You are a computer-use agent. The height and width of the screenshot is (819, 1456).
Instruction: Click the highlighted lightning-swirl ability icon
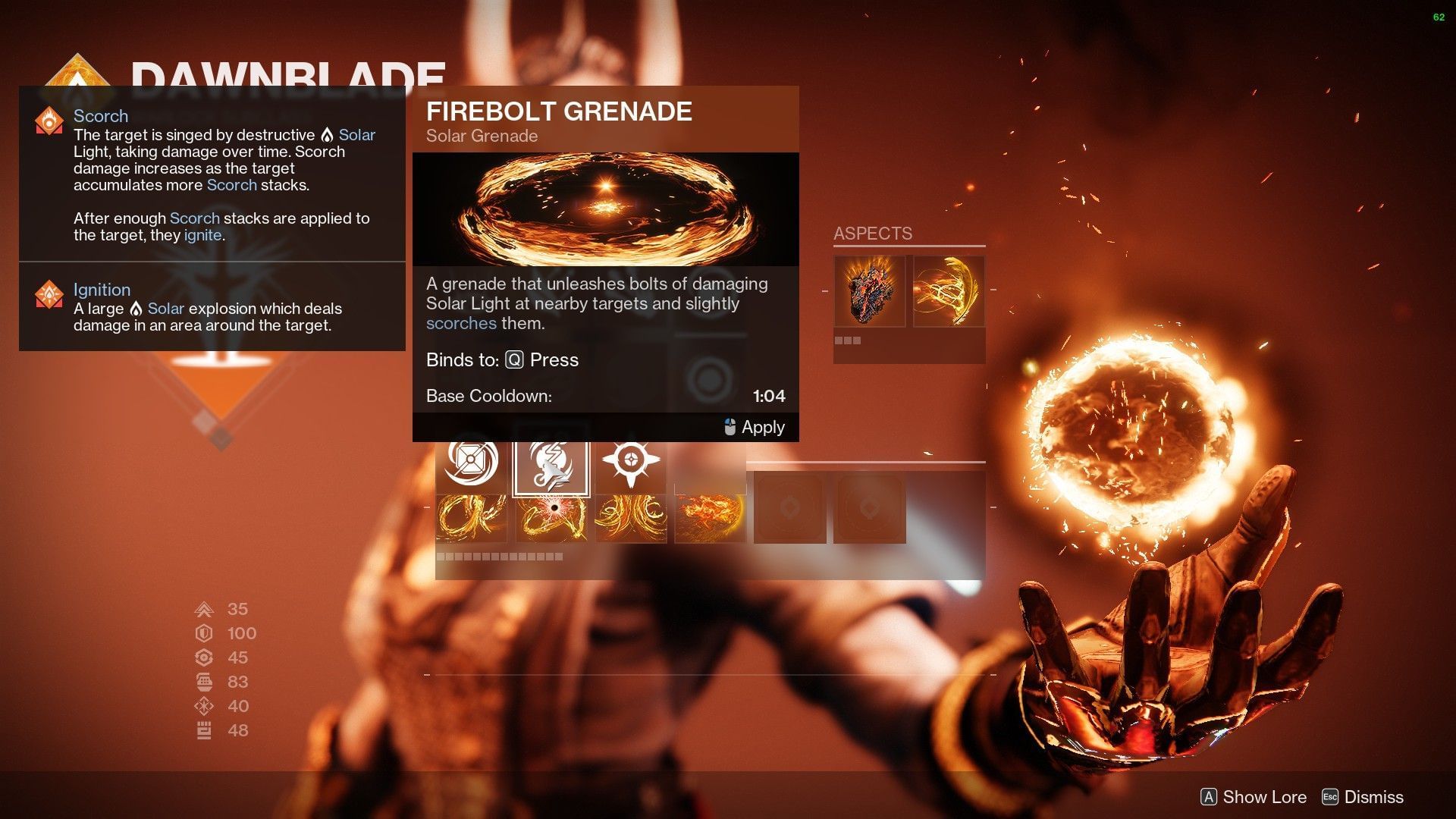(x=551, y=466)
